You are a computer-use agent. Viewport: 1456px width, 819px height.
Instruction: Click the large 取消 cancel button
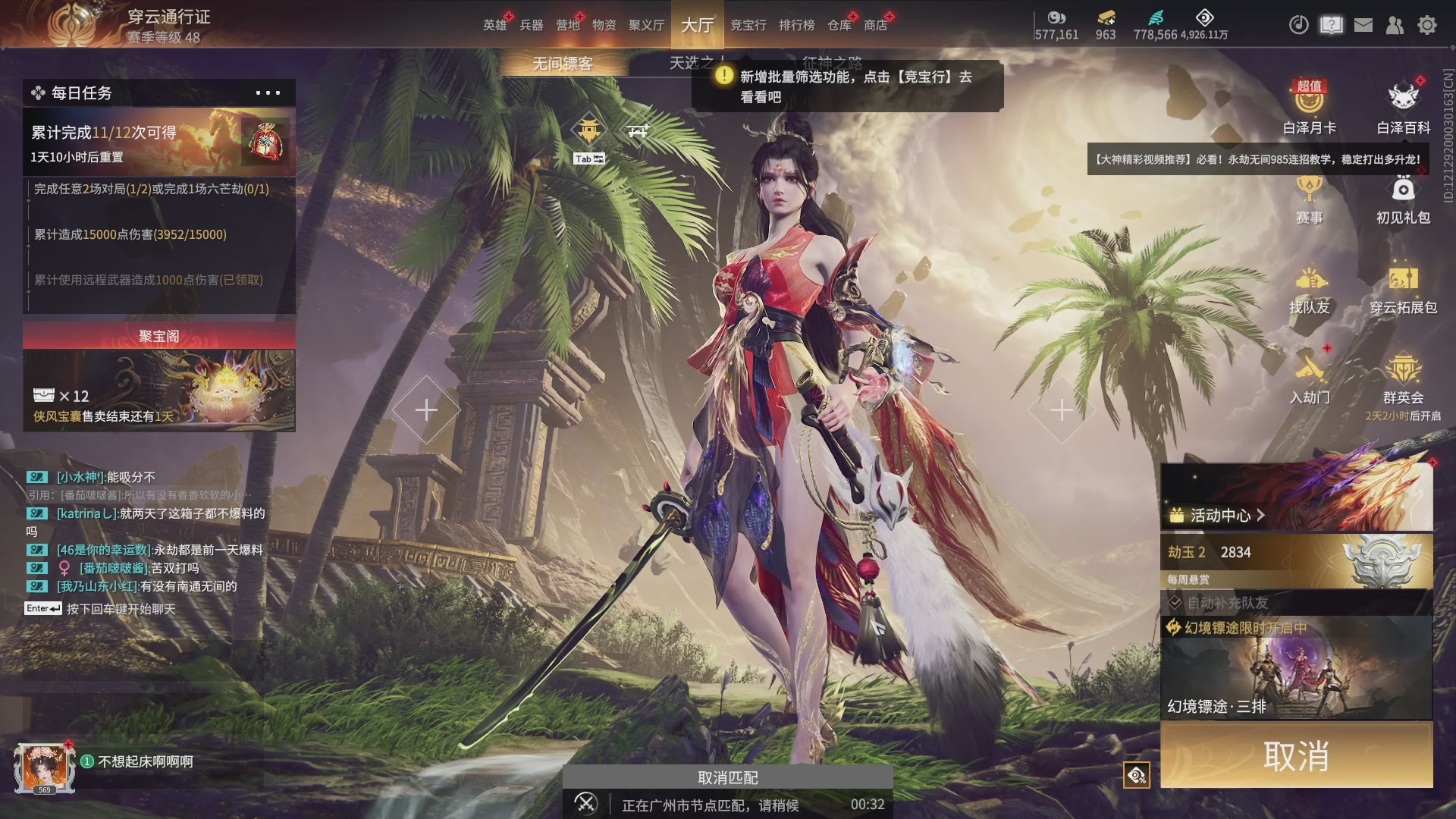1296,755
